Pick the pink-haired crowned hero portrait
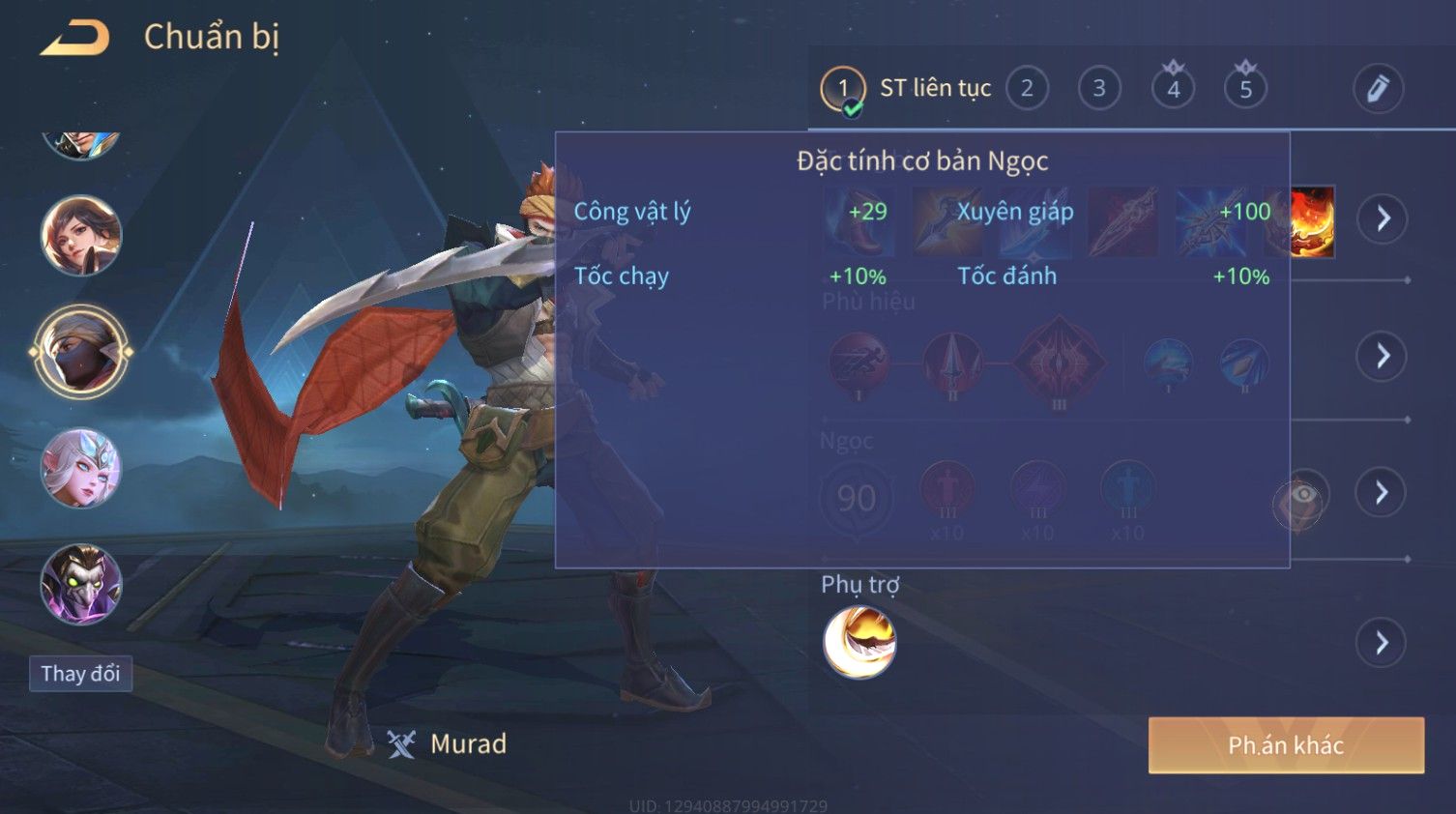Viewport: 1456px width, 814px height. [x=81, y=469]
